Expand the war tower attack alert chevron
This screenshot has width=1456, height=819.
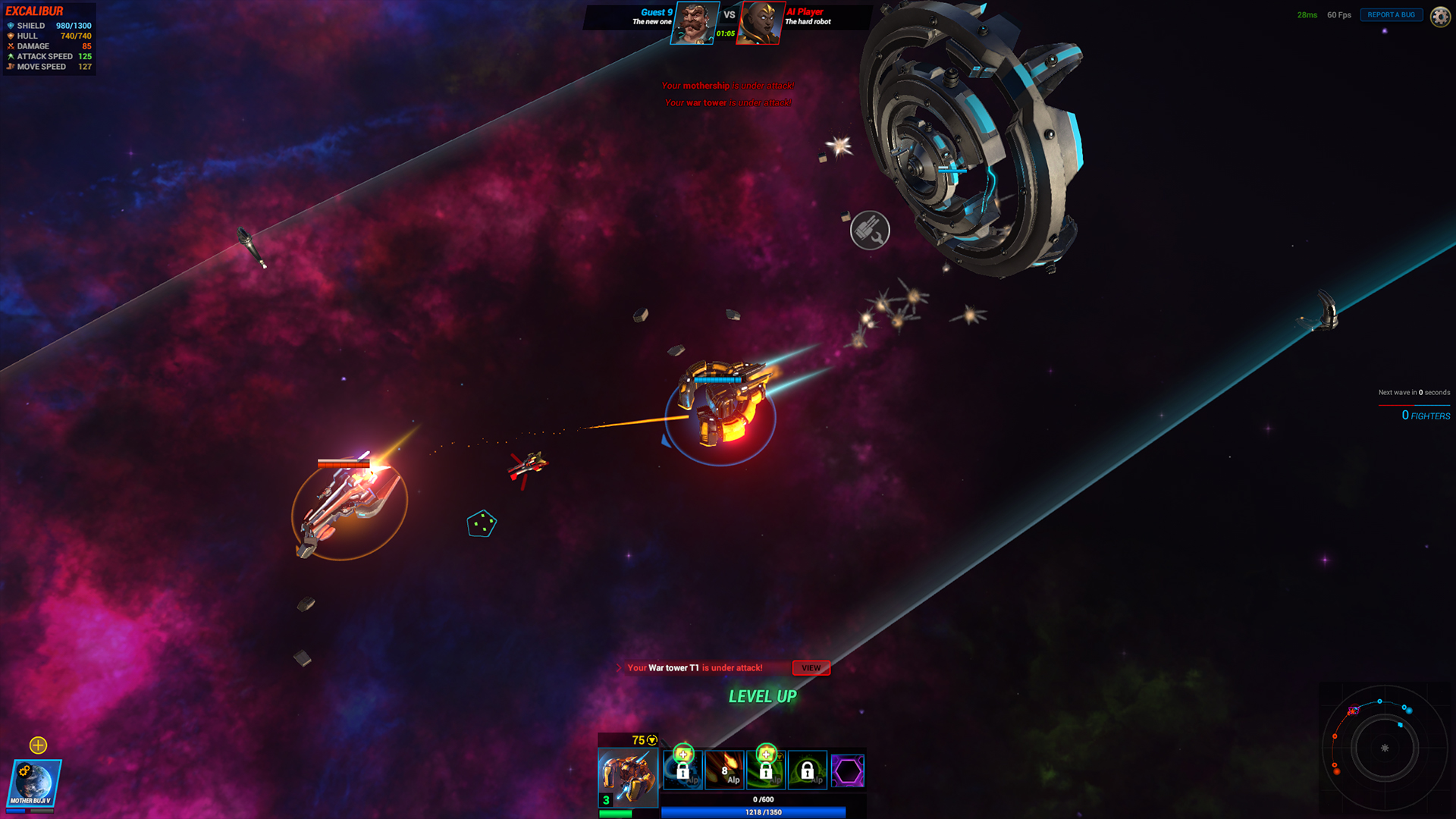[618, 668]
